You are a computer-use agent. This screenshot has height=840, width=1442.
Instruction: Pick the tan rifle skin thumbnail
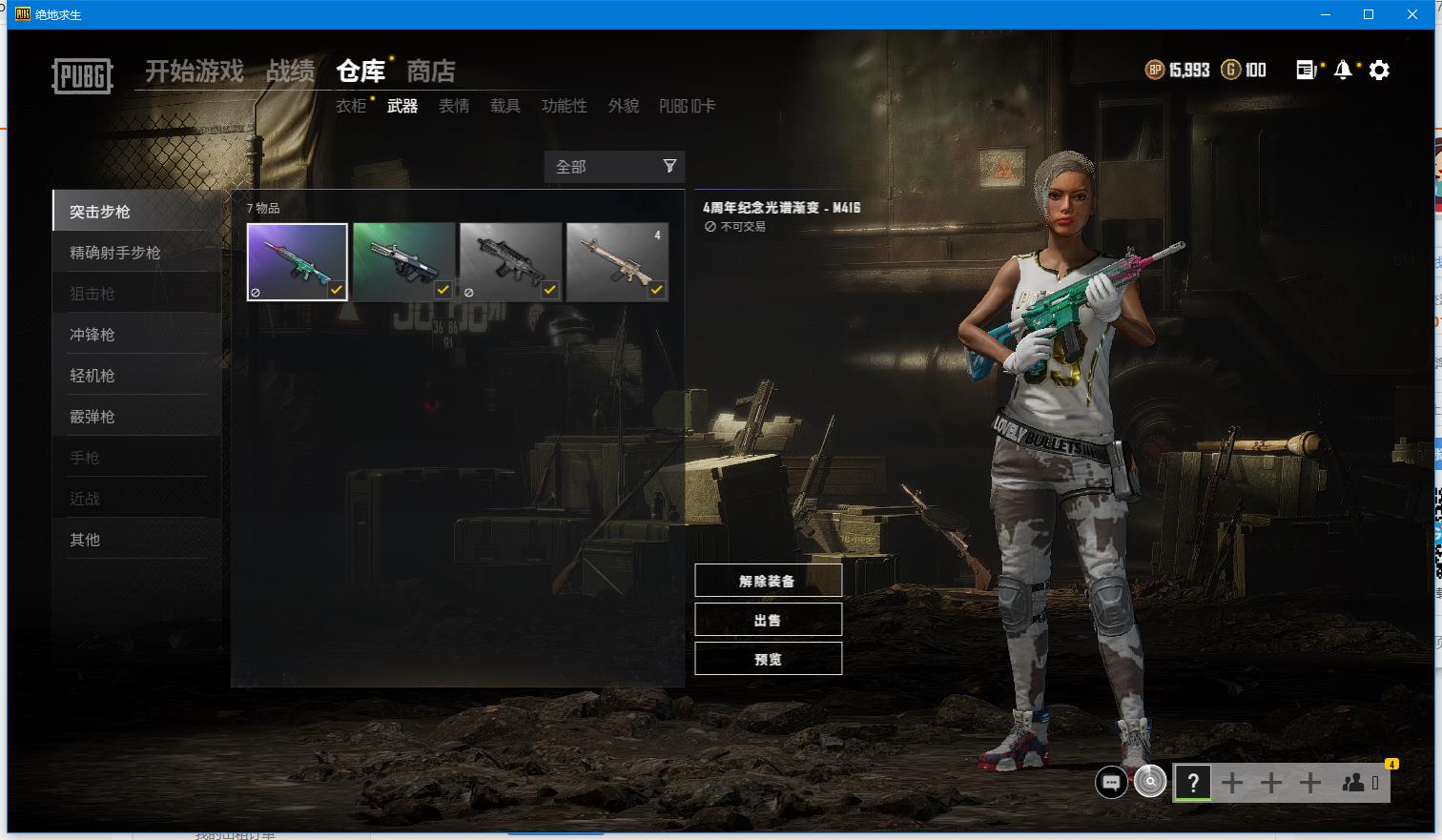coord(617,262)
